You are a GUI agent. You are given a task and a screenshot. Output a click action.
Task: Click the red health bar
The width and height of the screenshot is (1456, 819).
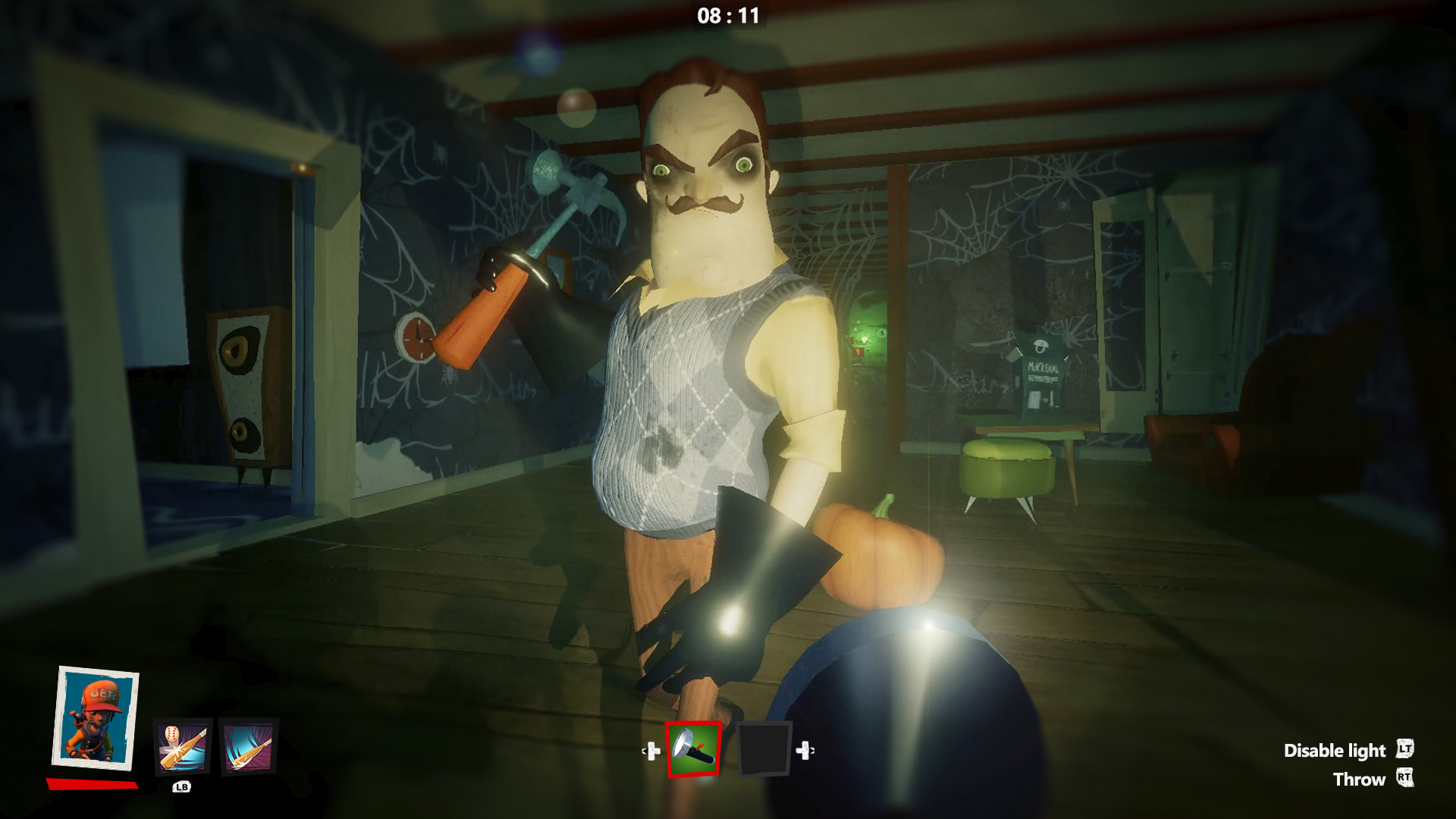91,783
